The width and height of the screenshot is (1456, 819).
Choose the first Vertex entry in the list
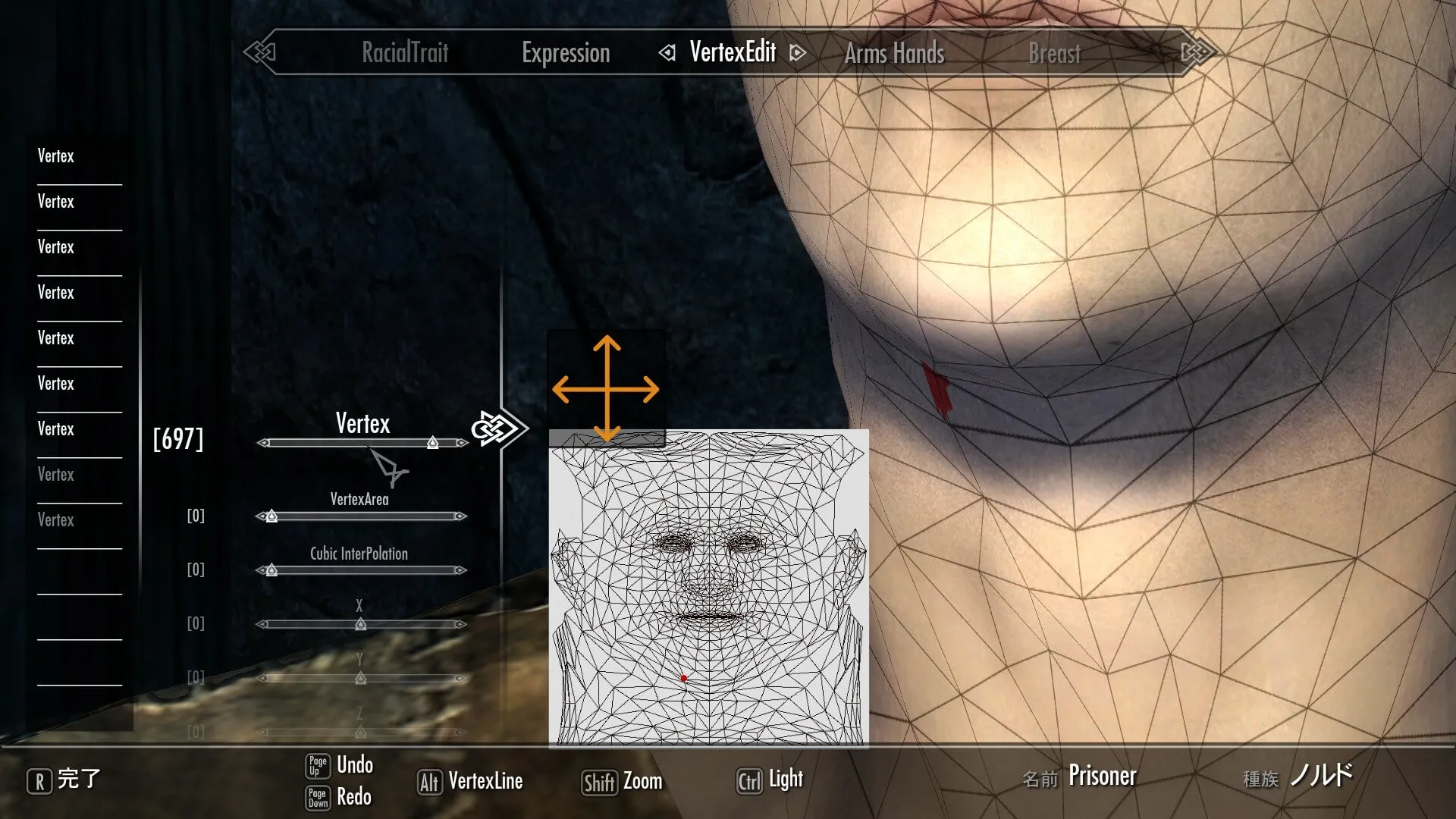(x=56, y=156)
